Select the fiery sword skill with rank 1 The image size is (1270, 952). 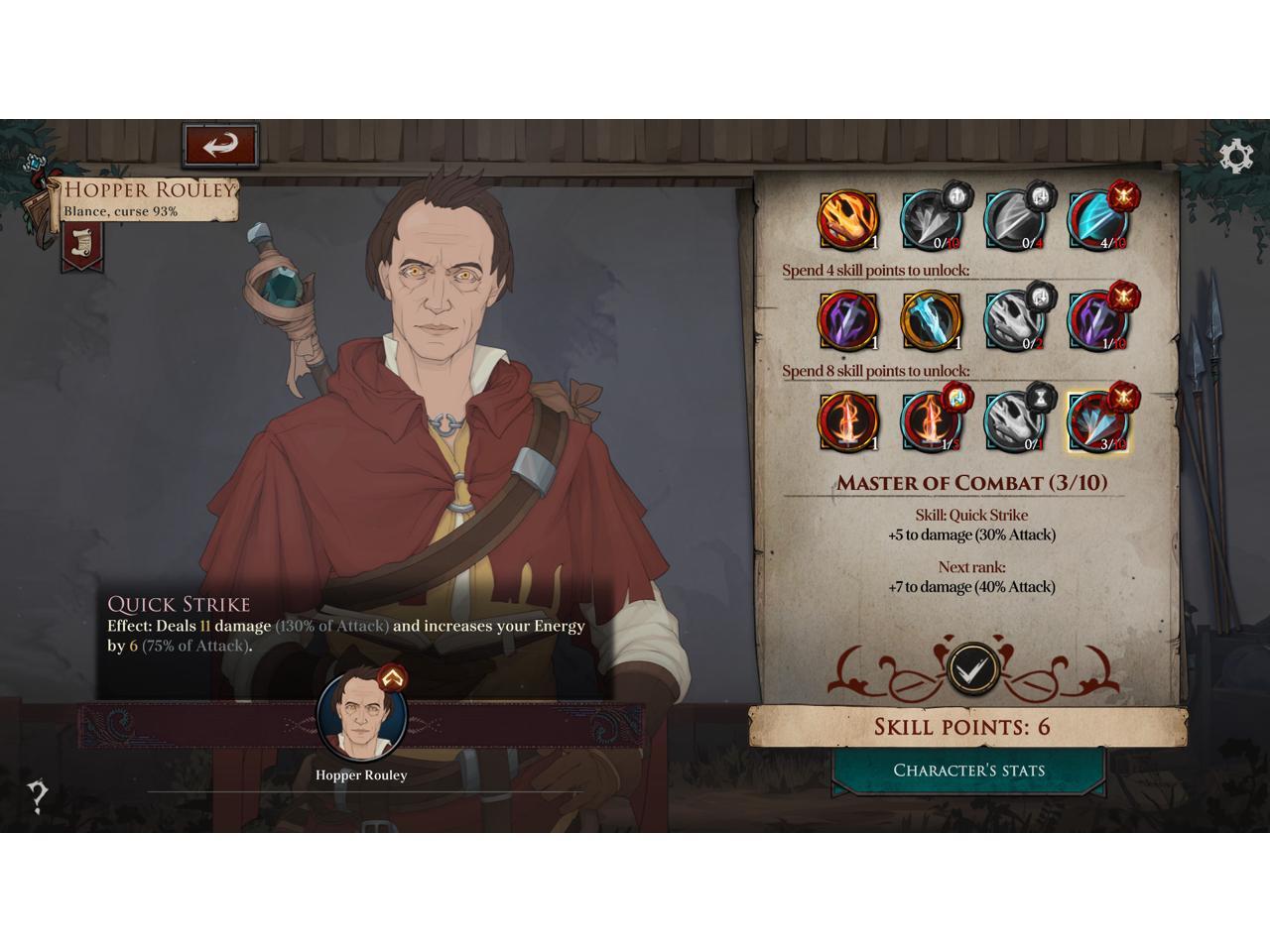(847, 421)
